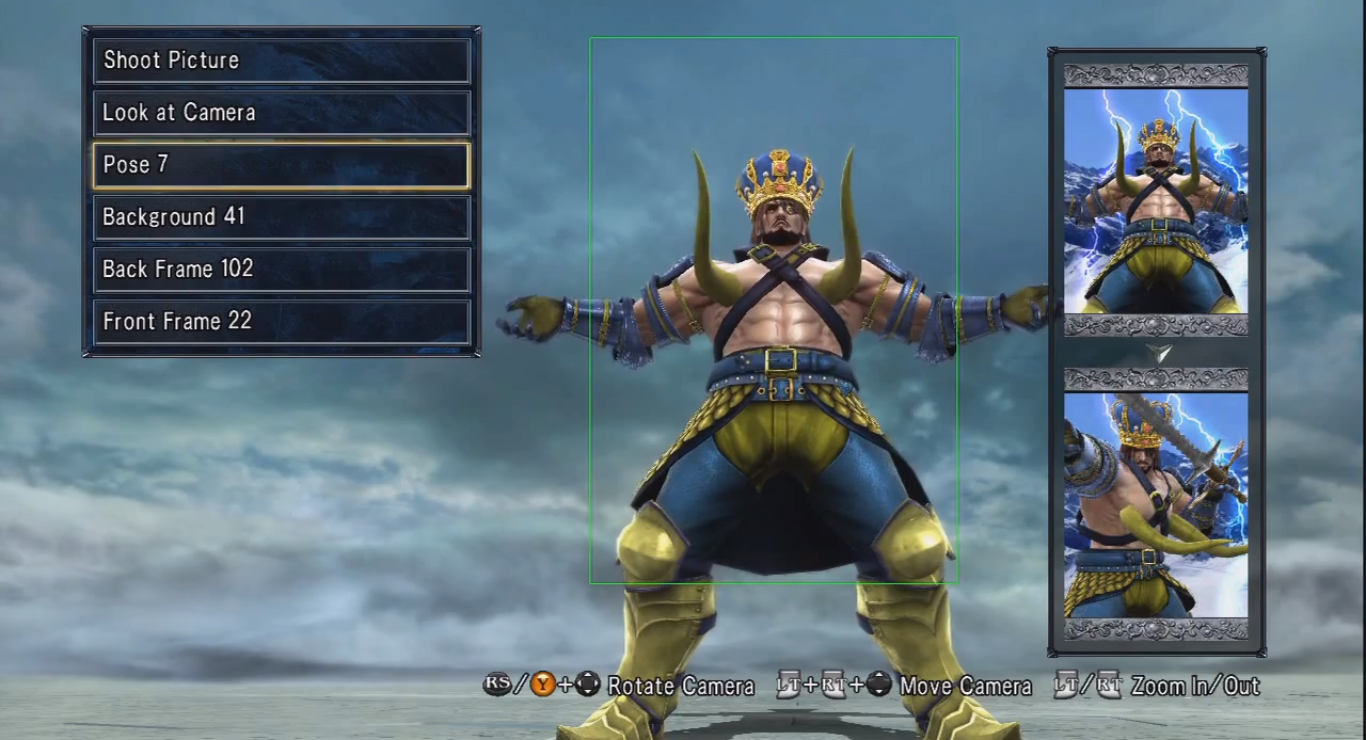Choose the Front Frame 22 option
The height and width of the screenshot is (740, 1366).
point(281,321)
